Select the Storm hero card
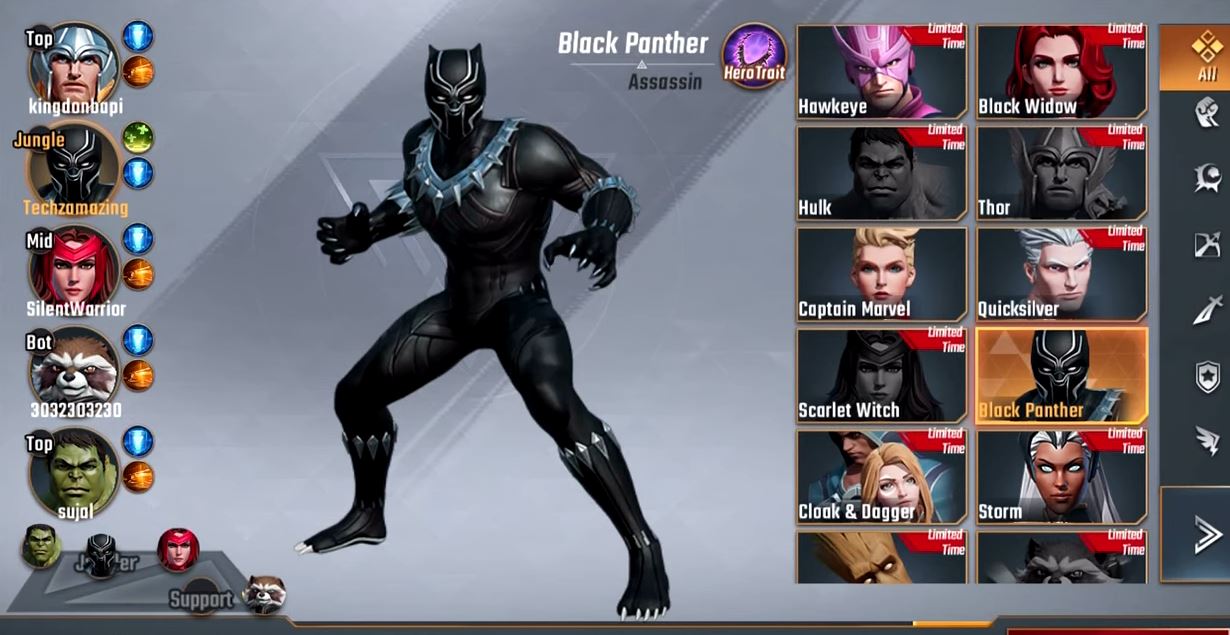The width and height of the screenshot is (1230, 635). tap(1061, 477)
